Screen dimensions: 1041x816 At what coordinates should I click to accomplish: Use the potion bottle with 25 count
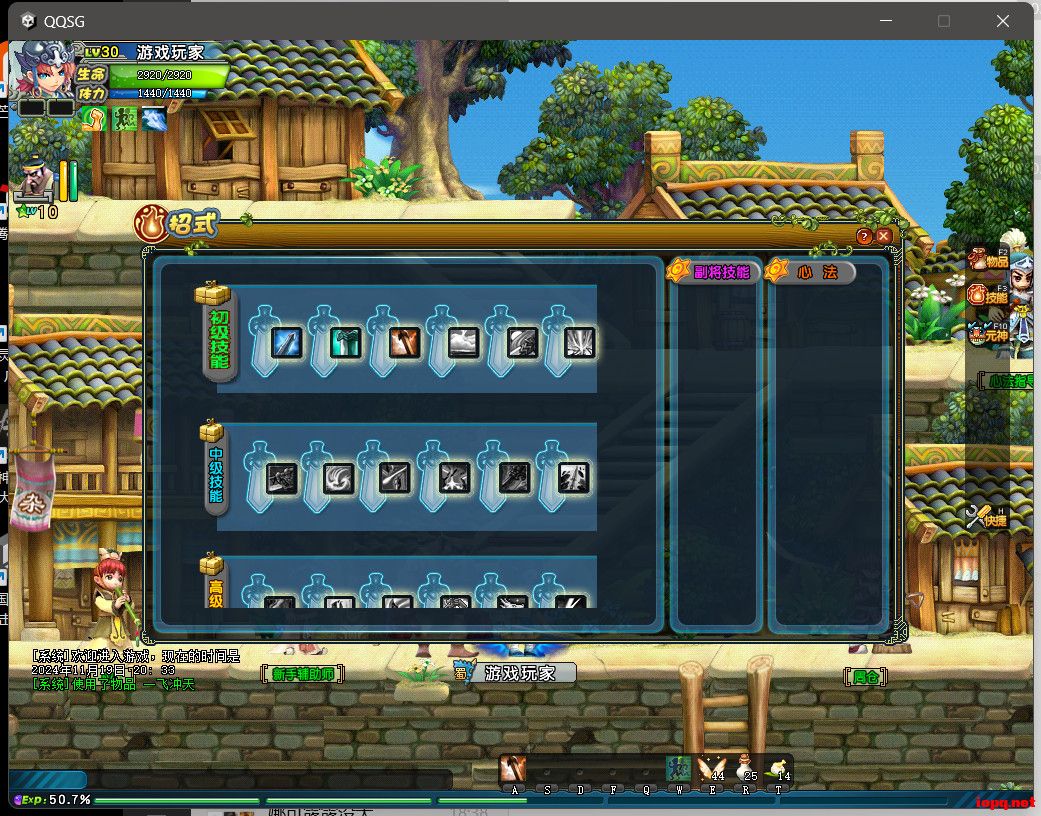(x=744, y=768)
